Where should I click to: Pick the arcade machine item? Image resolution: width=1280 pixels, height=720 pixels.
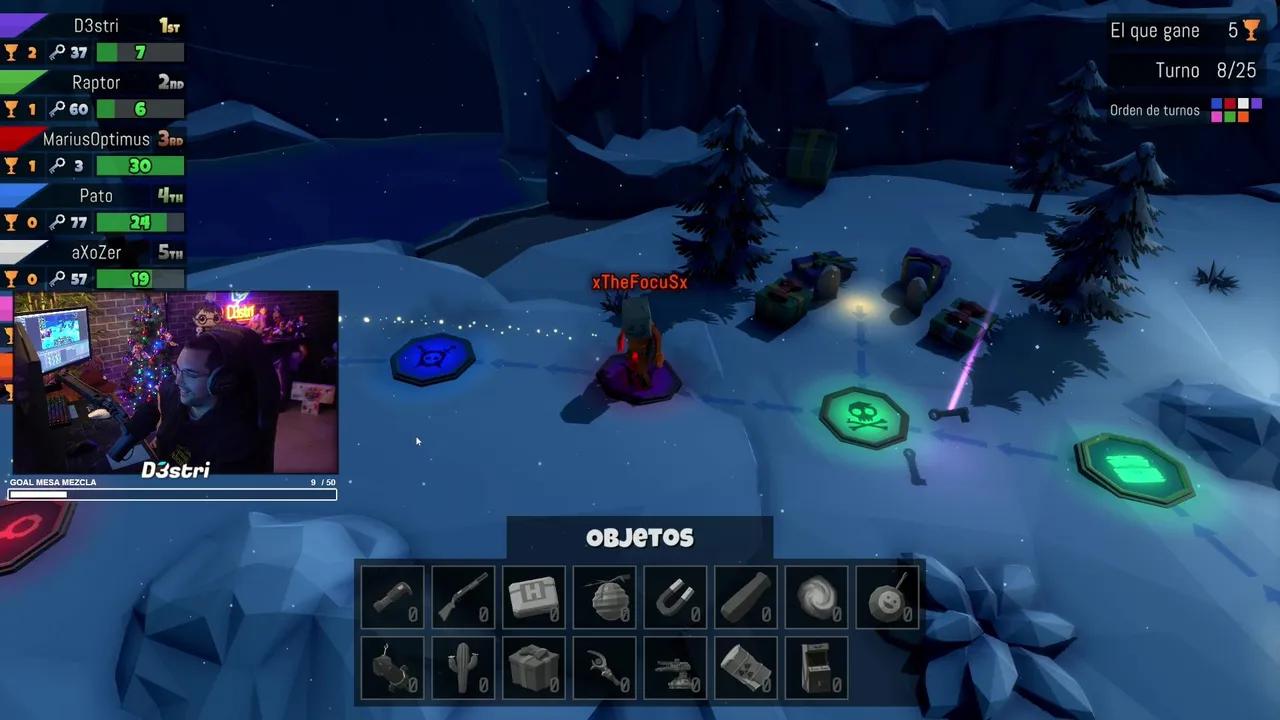click(817, 667)
